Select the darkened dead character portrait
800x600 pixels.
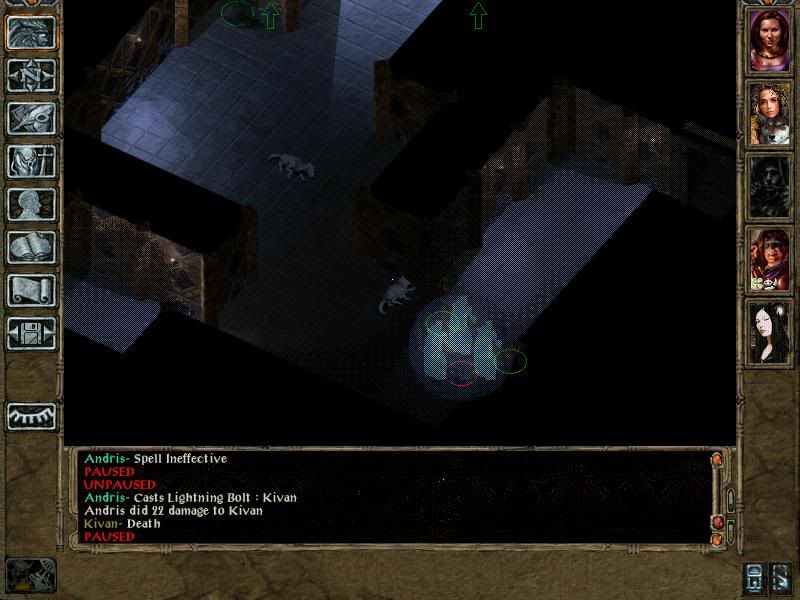coord(770,186)
